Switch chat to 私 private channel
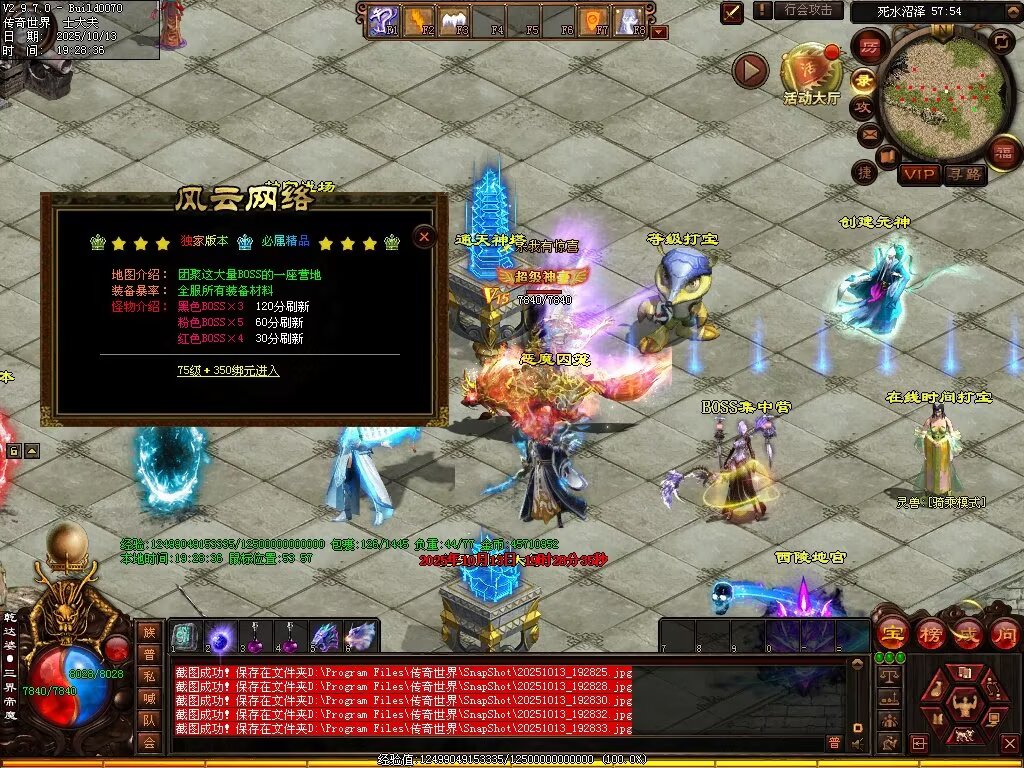This screenshot has height=768, width=1024. (149, 675)
